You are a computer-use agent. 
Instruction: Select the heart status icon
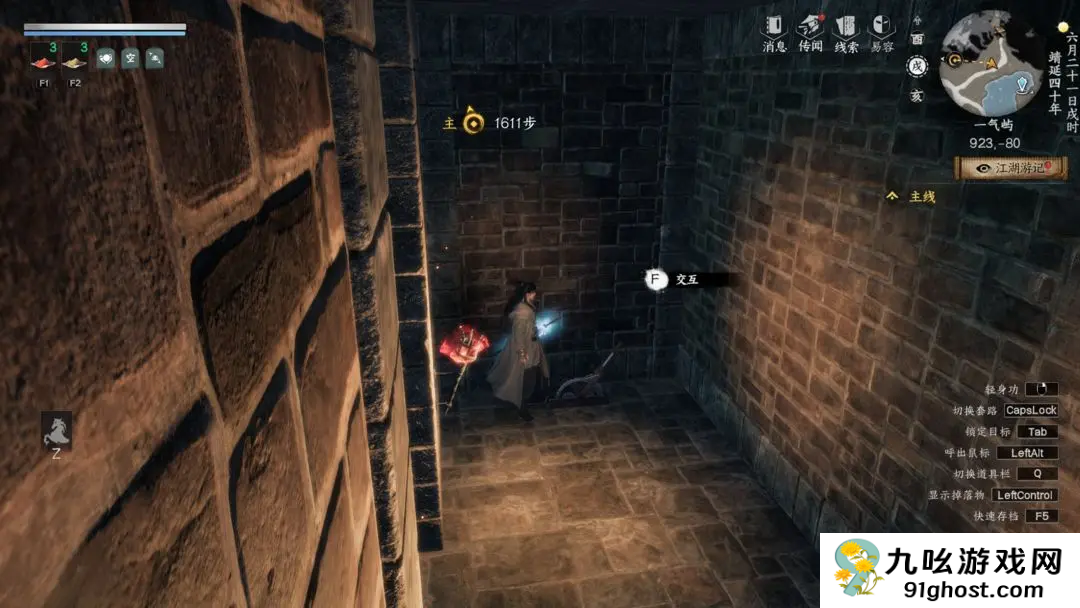106,59
